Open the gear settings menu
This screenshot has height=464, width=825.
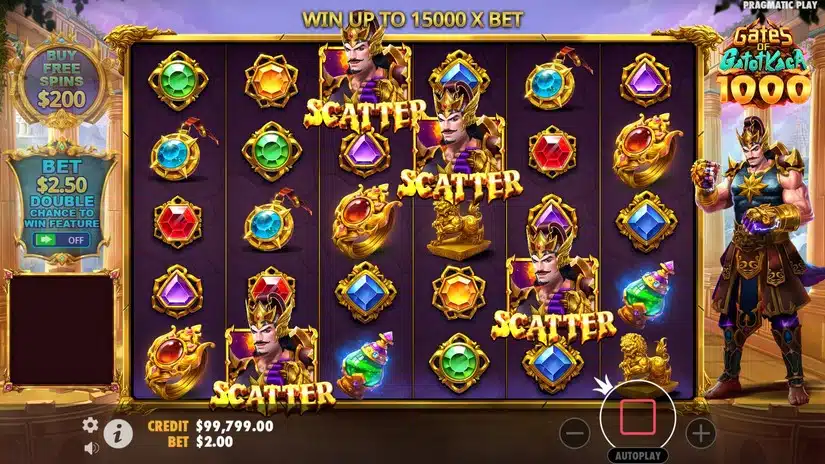point(90,424)
